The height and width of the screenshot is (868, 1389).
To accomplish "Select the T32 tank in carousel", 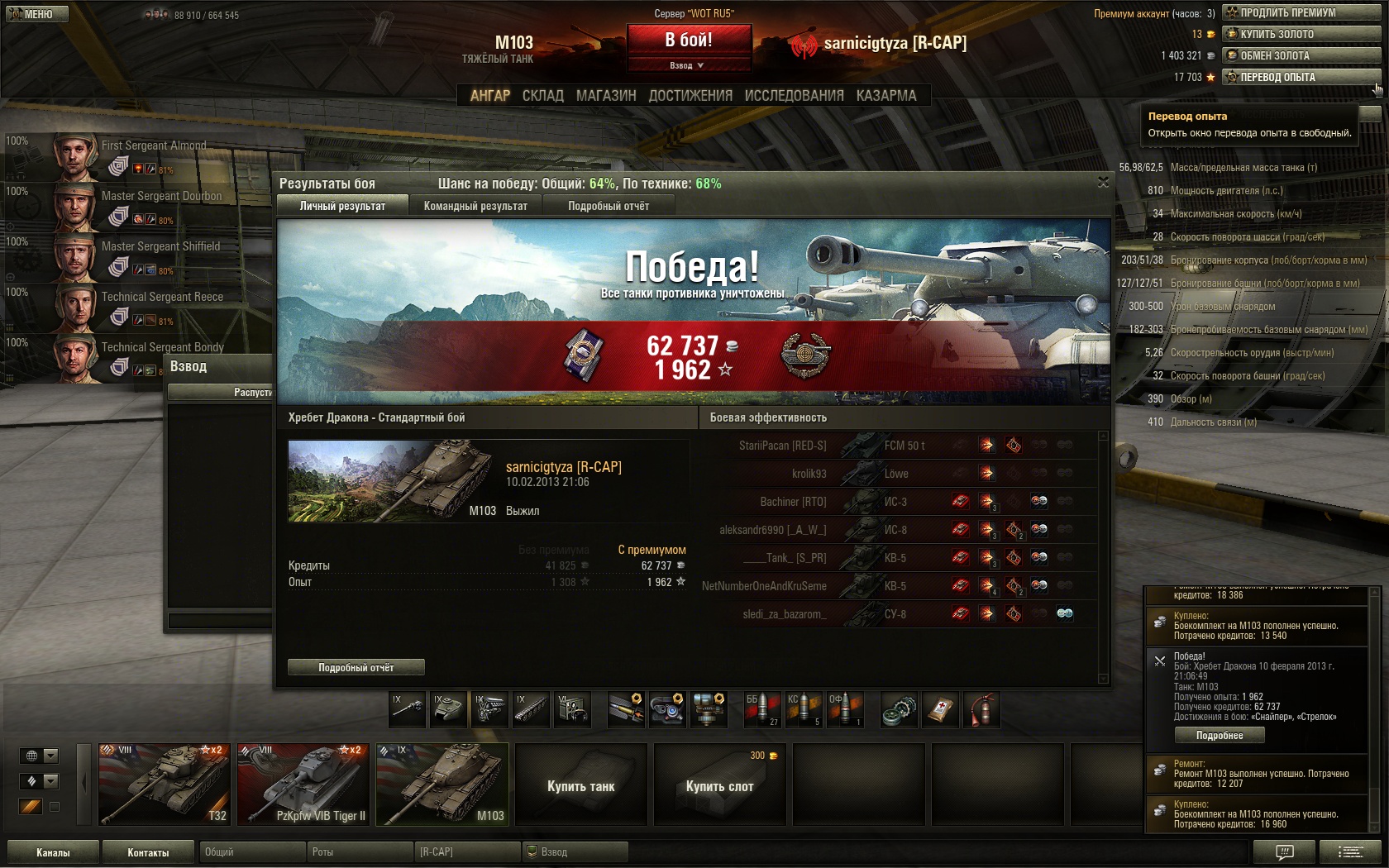I will [x=165, y=784].
